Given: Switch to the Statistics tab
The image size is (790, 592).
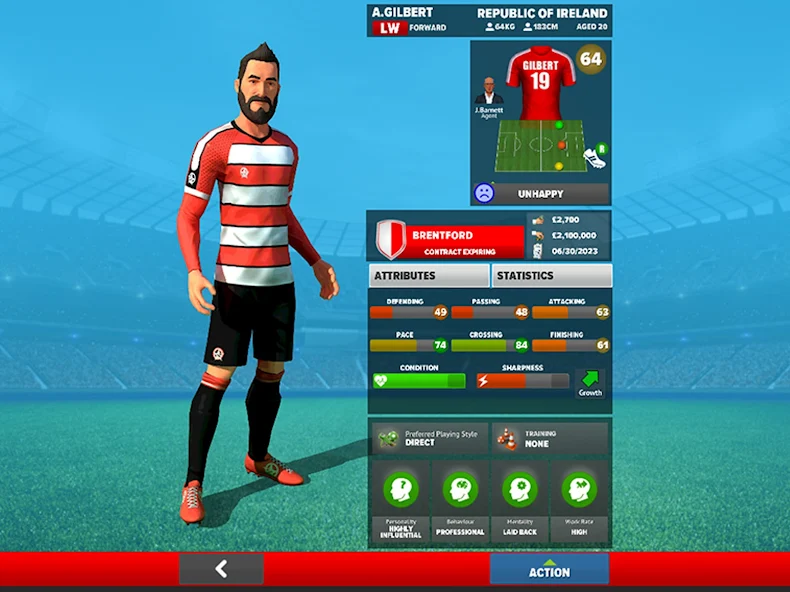Looking at the screenshot, I should [x=551, y=275].
